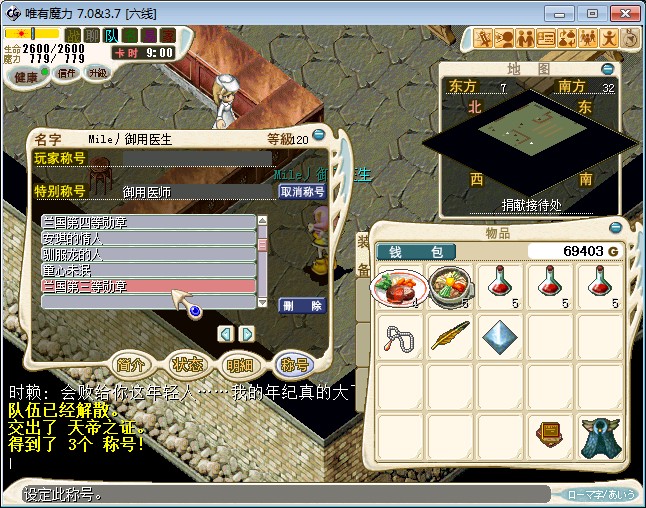Screen dimensions: 646x508
Task: Select the bibimbap bowl item
Action: pos(450,287)
